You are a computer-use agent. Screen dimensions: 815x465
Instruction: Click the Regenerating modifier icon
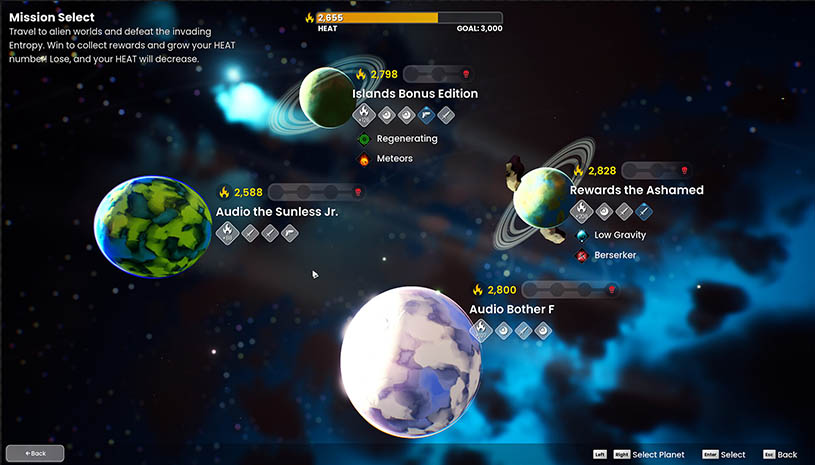click(364, 139)
